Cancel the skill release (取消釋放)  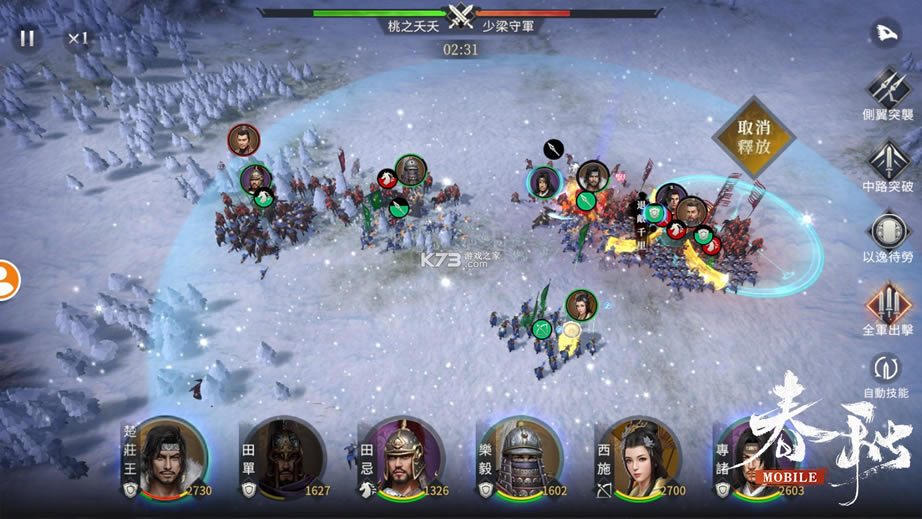[753, 138]
